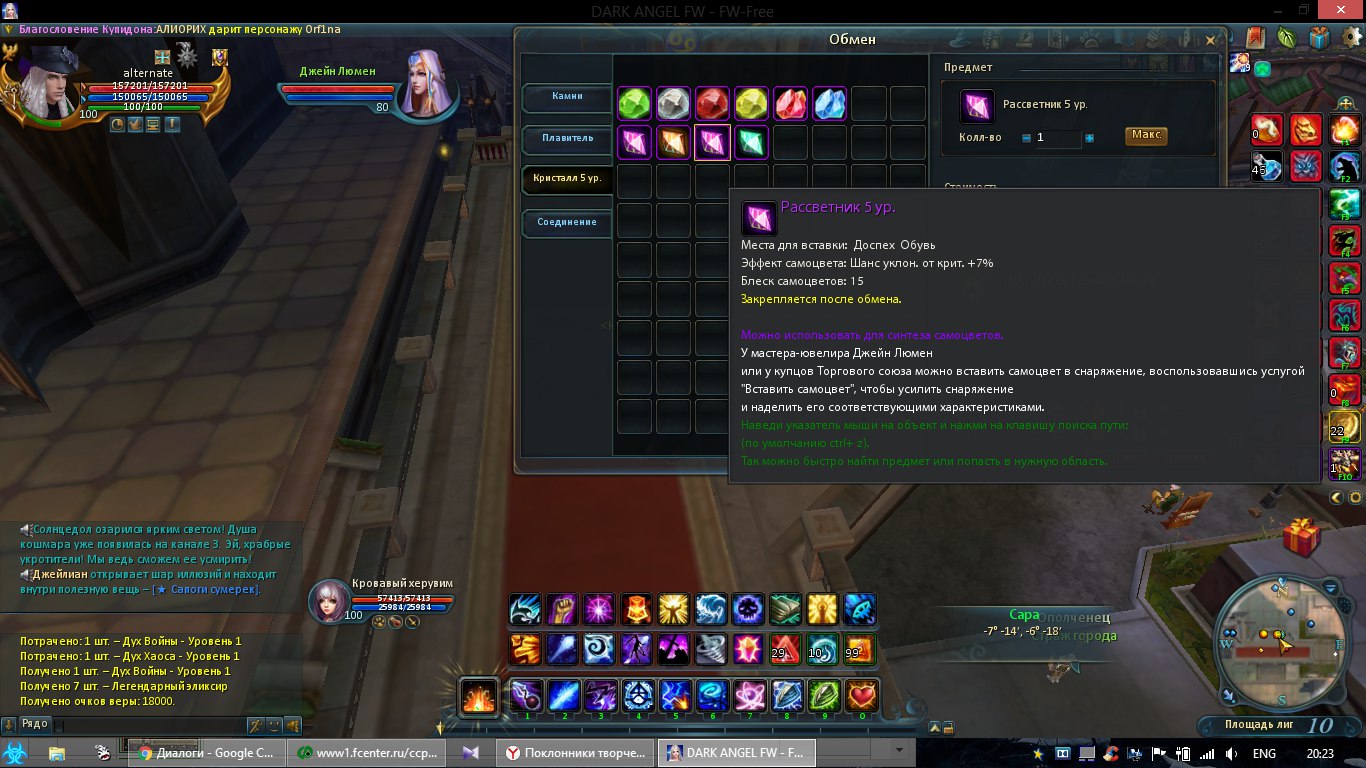Choose the orange crystal in the grid
The height and width of the screenshot is (768, 1366).
click(673, 142)
